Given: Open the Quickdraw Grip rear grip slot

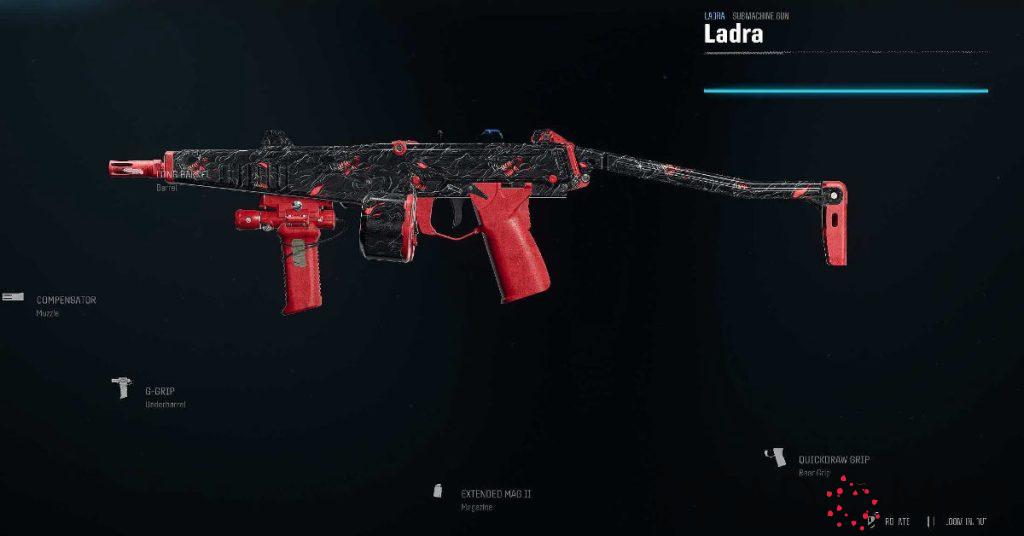Looking at the screenshot, I should click(x=833, y=460).
